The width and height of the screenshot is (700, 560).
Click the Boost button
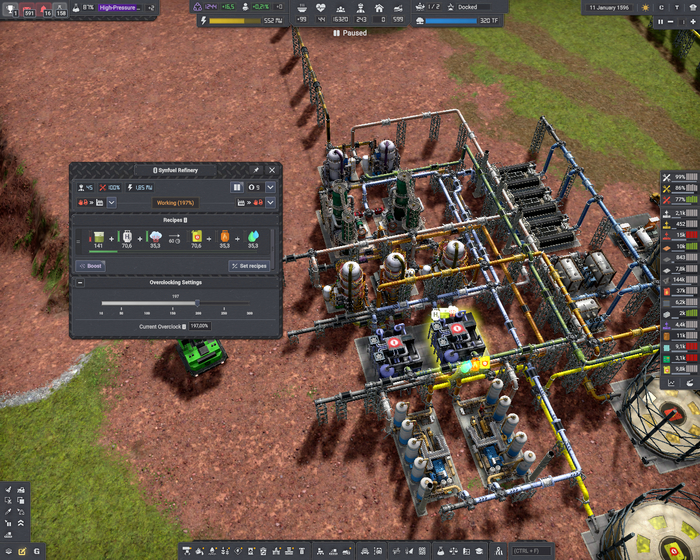[91, 266]
